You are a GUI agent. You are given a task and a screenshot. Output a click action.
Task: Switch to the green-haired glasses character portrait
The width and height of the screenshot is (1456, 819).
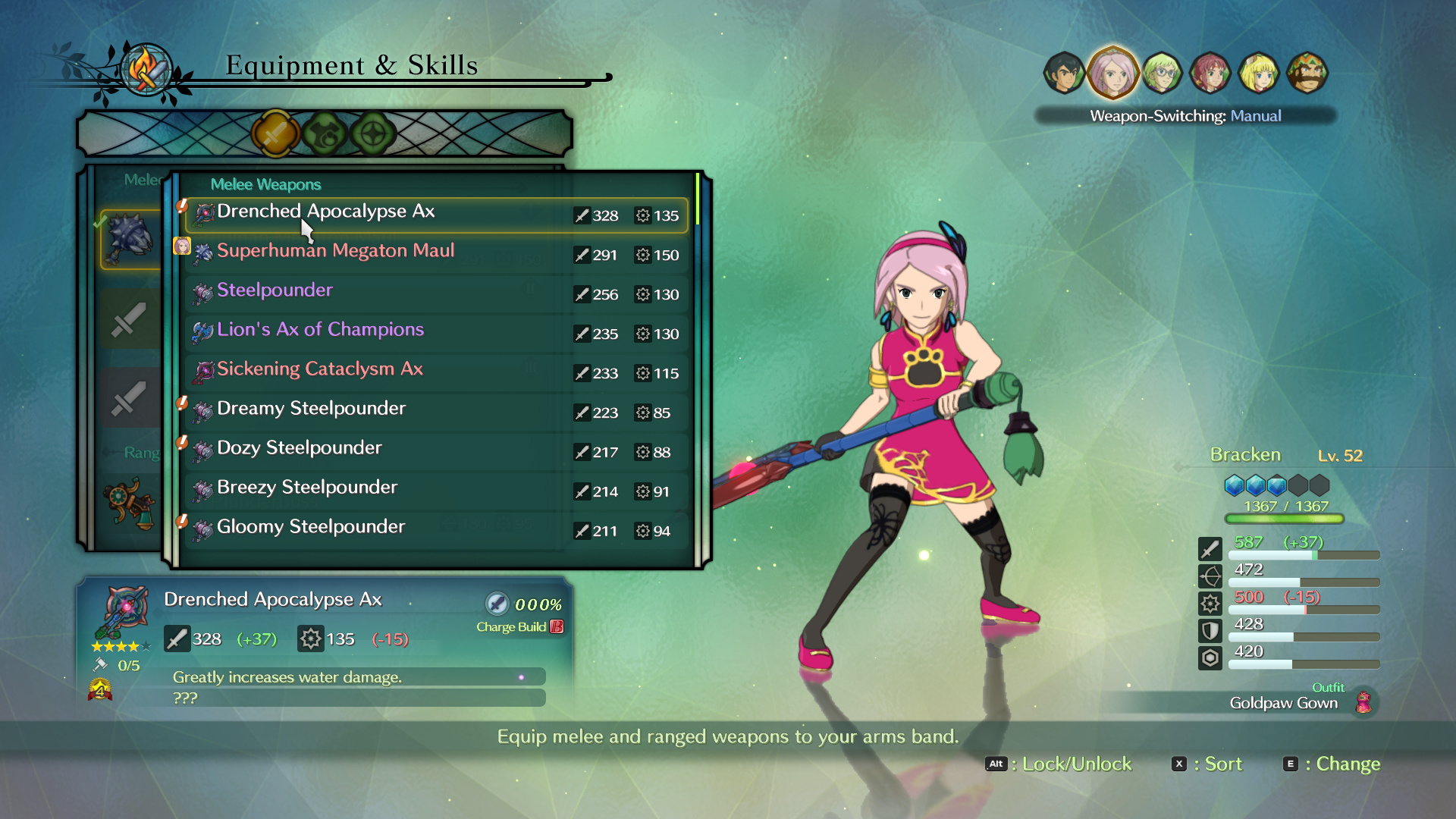(x=1162, y=74)
